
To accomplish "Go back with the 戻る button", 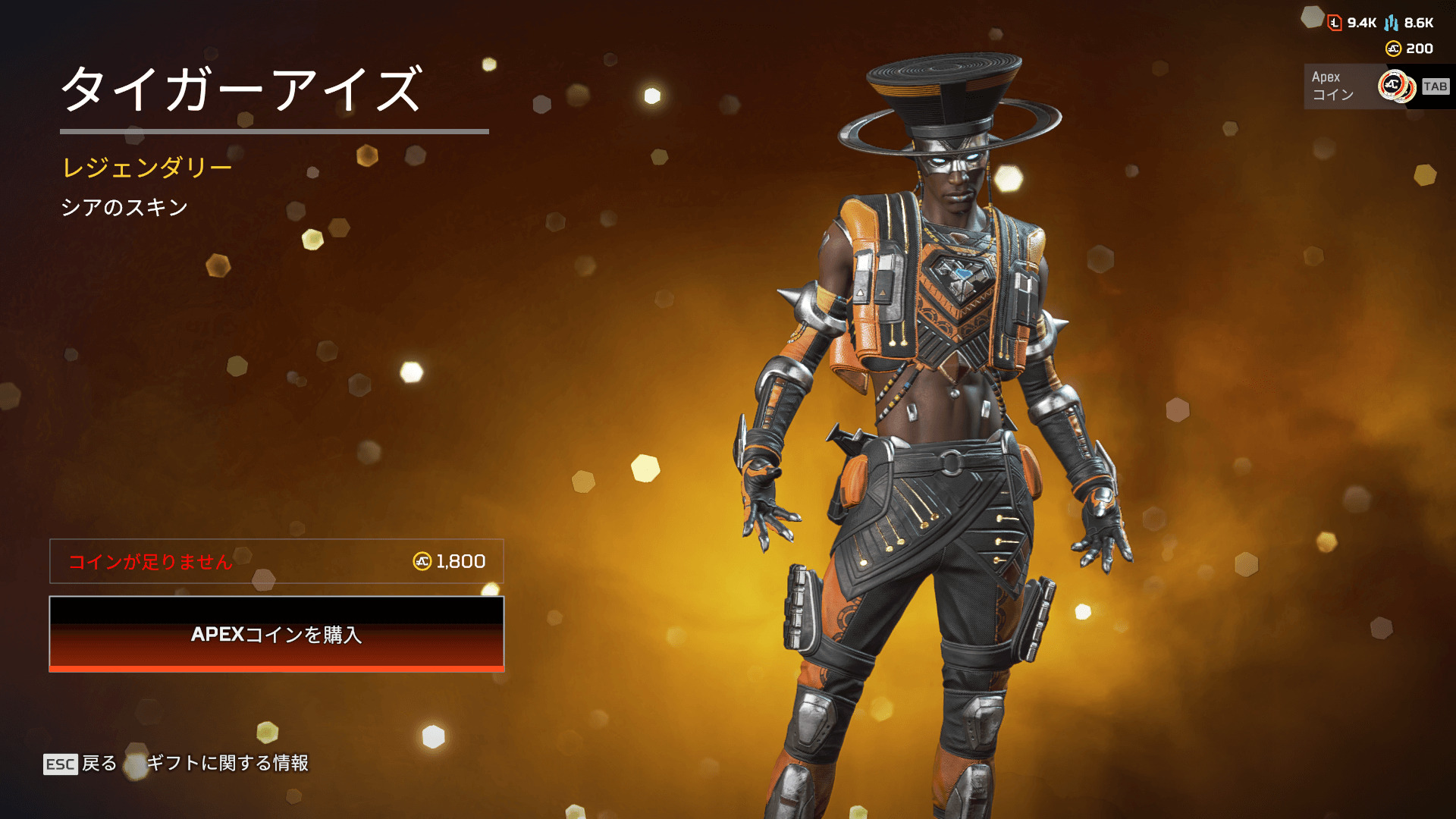I will tap(80, 763).
